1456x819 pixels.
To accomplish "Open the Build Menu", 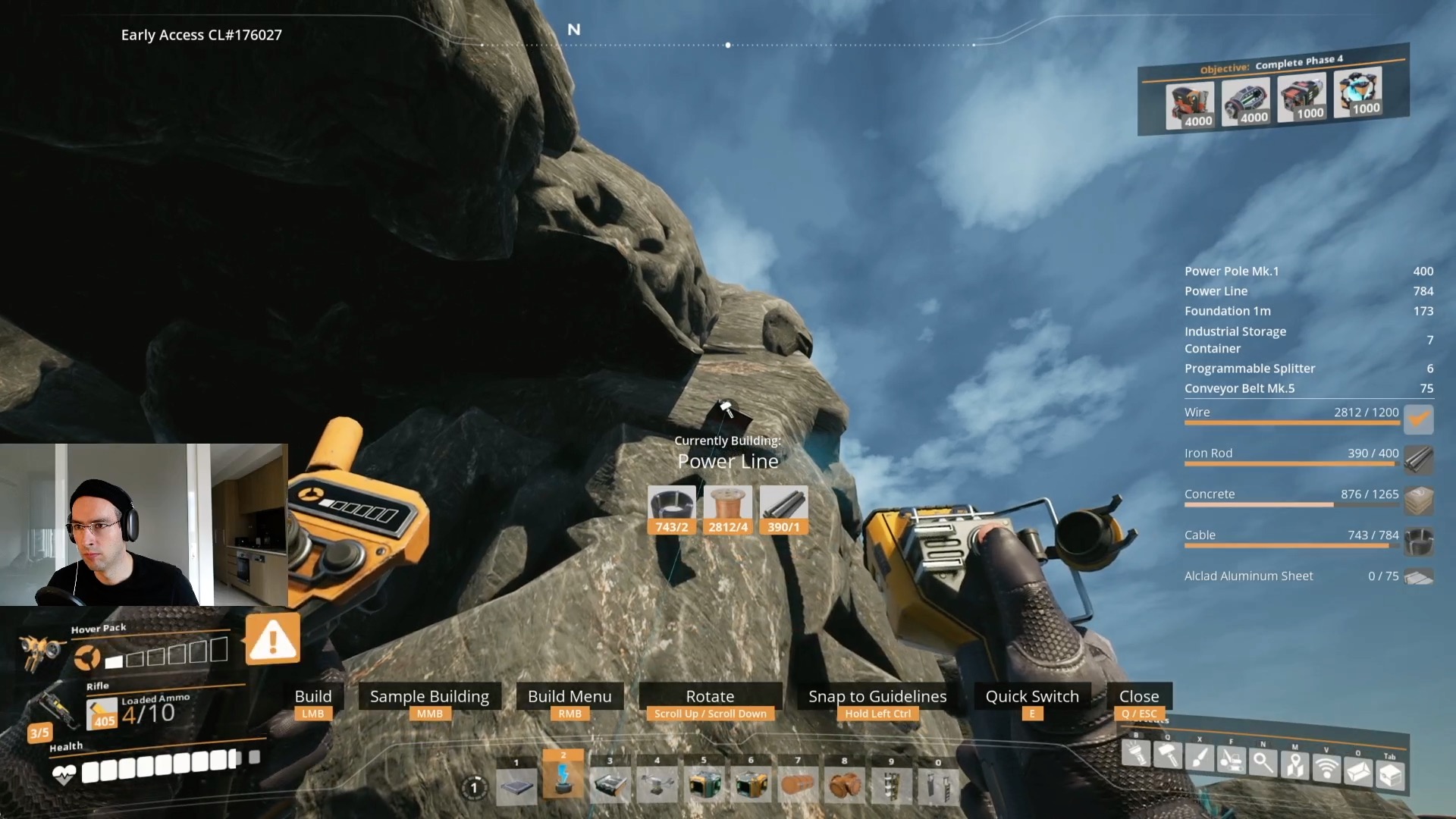I will [x=570, y=696].
